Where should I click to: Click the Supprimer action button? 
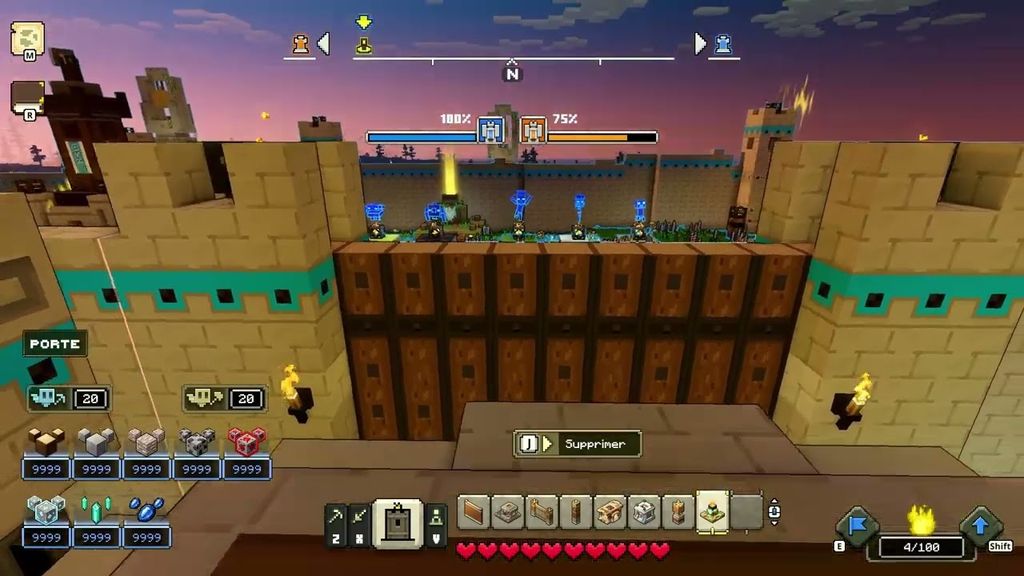[x=577, y=443]
